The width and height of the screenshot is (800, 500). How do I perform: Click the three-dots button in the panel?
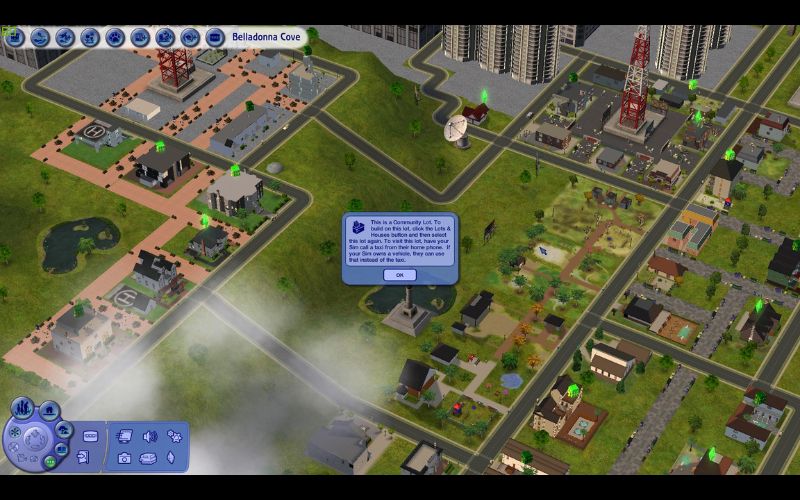tap(91, 437)
